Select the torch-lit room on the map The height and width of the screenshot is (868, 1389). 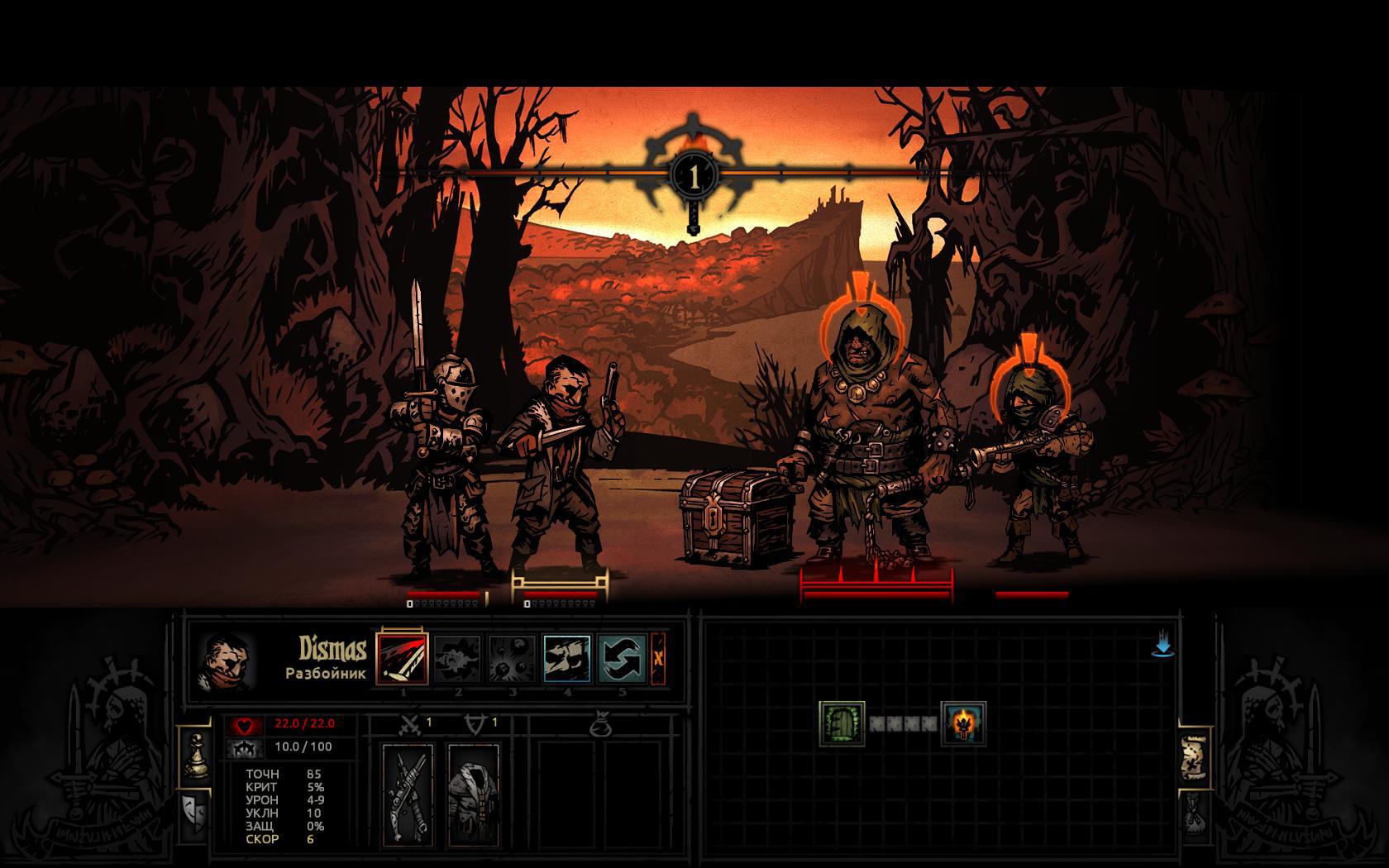[963, 723]
